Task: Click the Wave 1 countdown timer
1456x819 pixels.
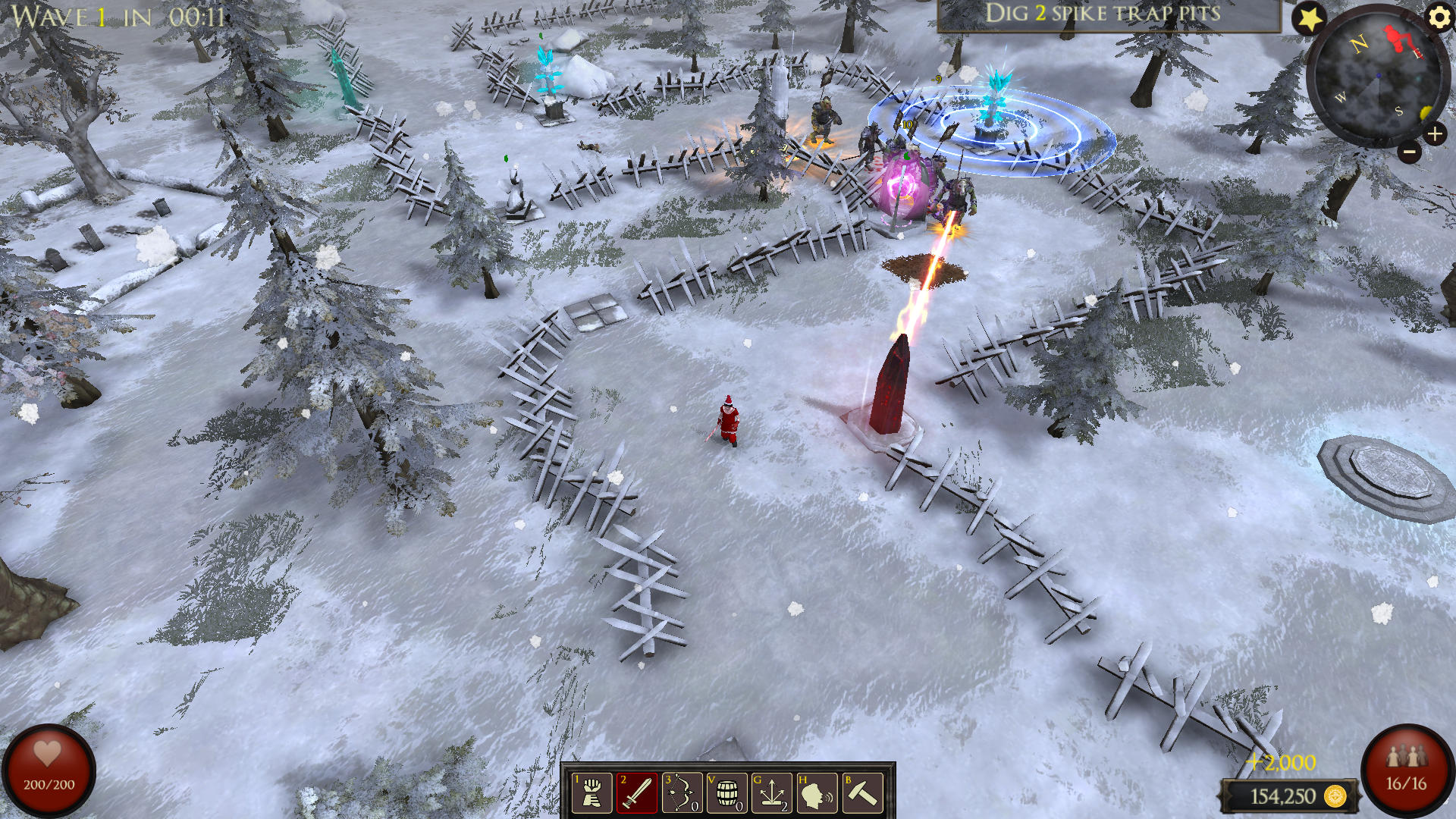Action: tap(114, 15)
